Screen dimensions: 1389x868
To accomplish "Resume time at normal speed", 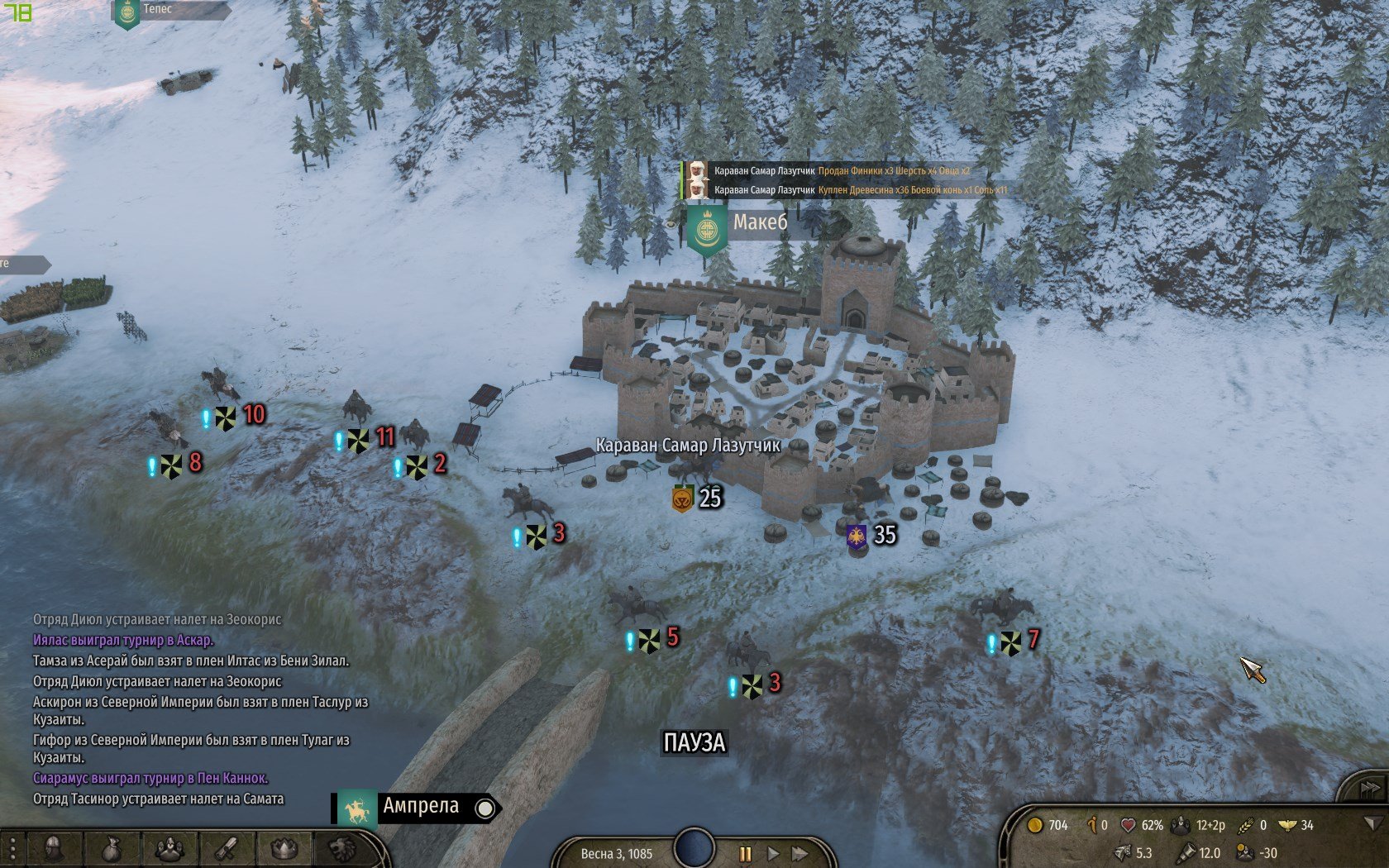I will pyautogui.click(x=773, y=854).
